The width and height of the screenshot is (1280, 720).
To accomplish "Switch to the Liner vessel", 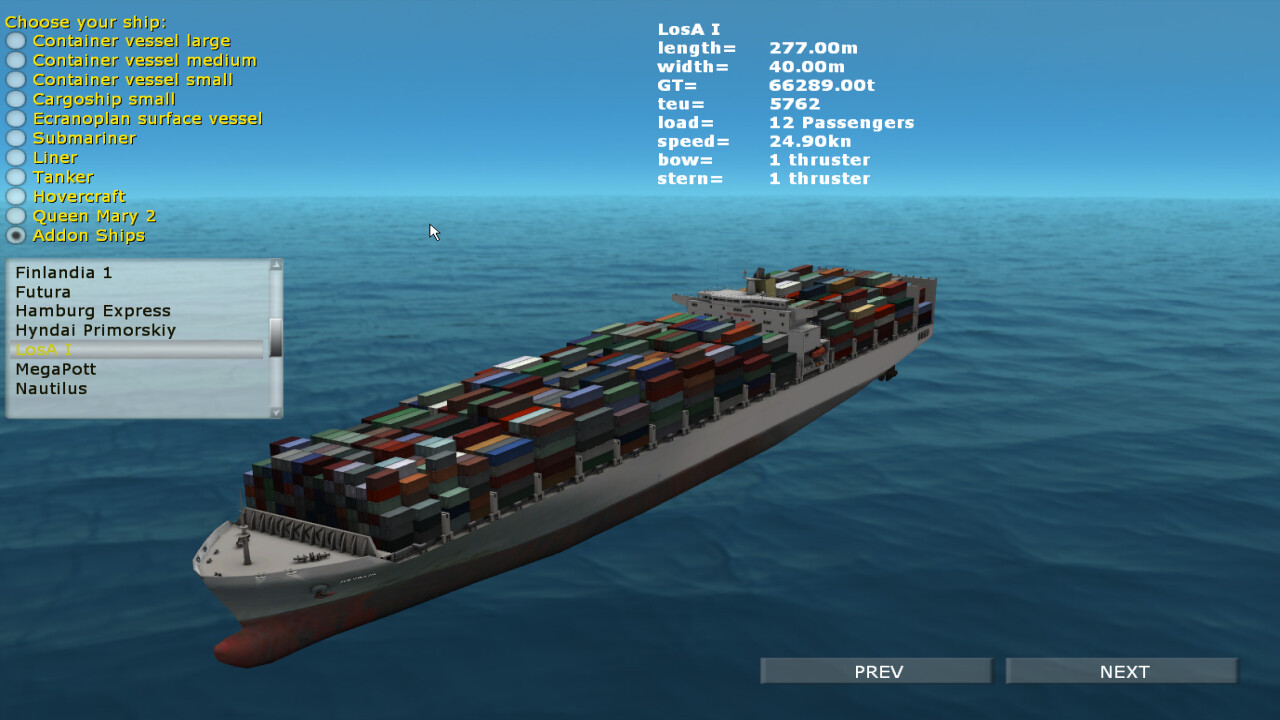I will coord(15,157).
